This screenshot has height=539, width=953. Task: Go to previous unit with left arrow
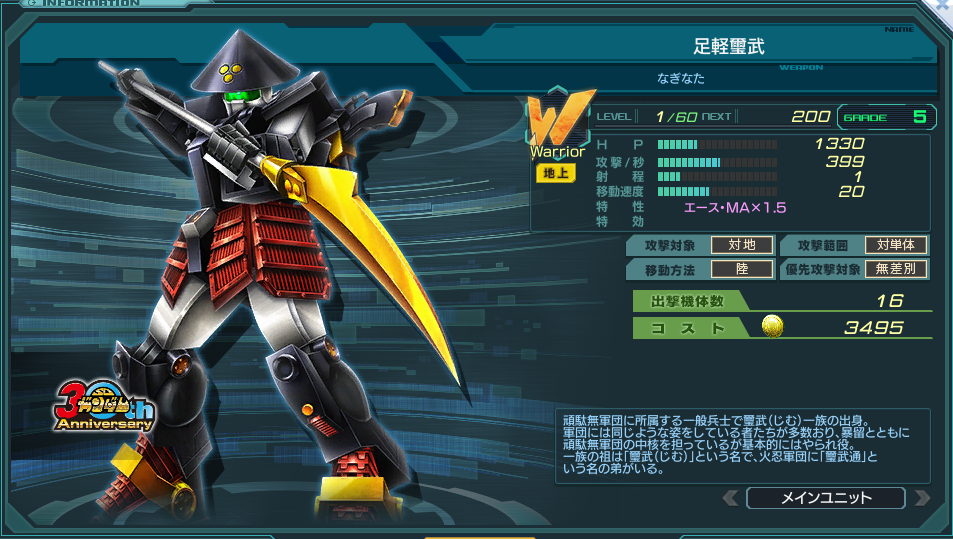tap(732, 498)
